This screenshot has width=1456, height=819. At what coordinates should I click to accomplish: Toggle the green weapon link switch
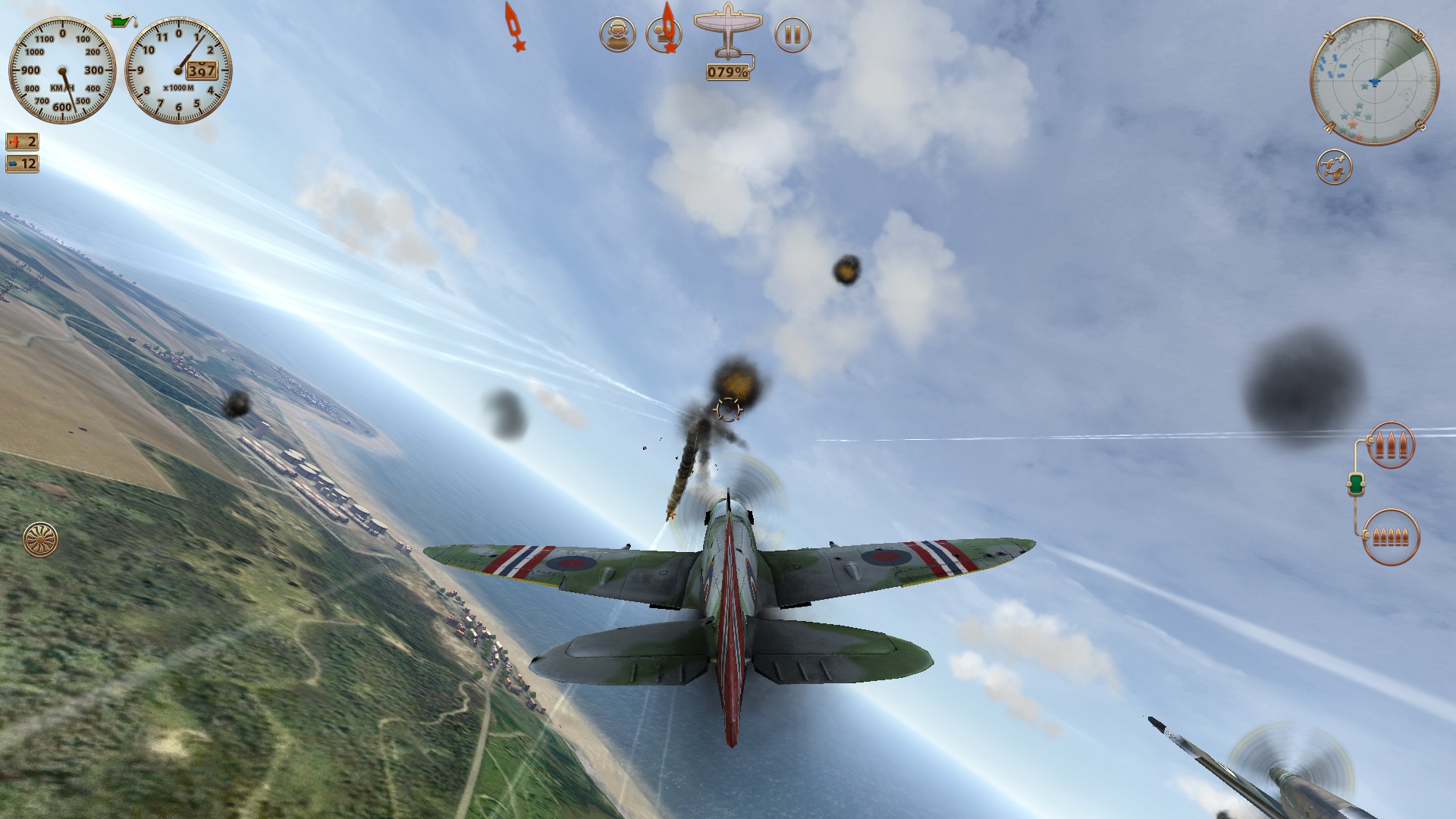[1356, 484]
